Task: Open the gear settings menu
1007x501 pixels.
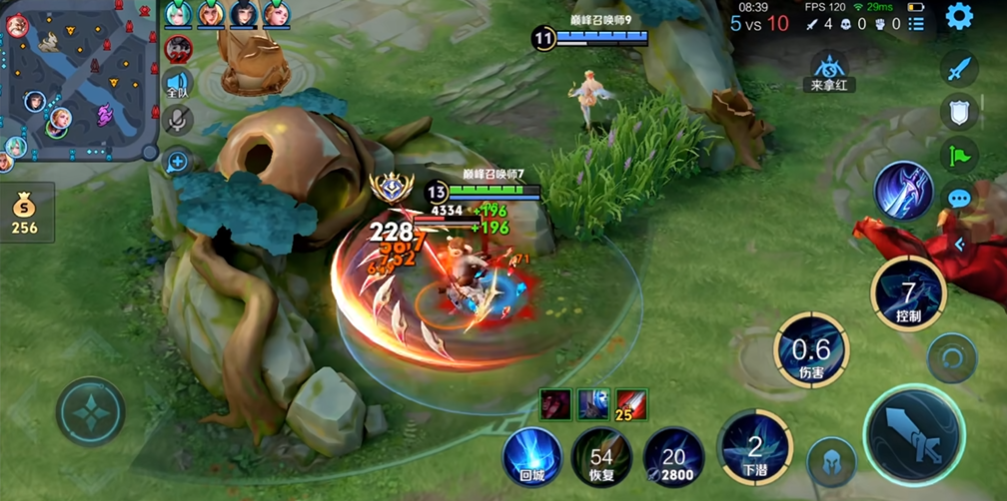Action: [959, 16]
